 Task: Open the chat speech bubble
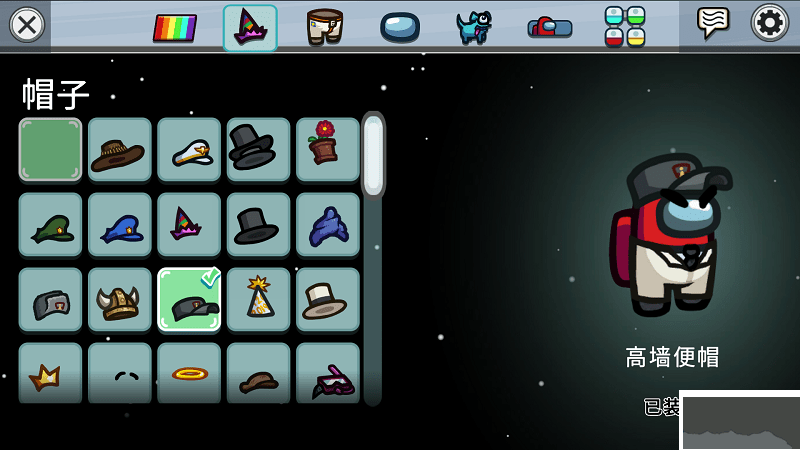pos(713,22)
